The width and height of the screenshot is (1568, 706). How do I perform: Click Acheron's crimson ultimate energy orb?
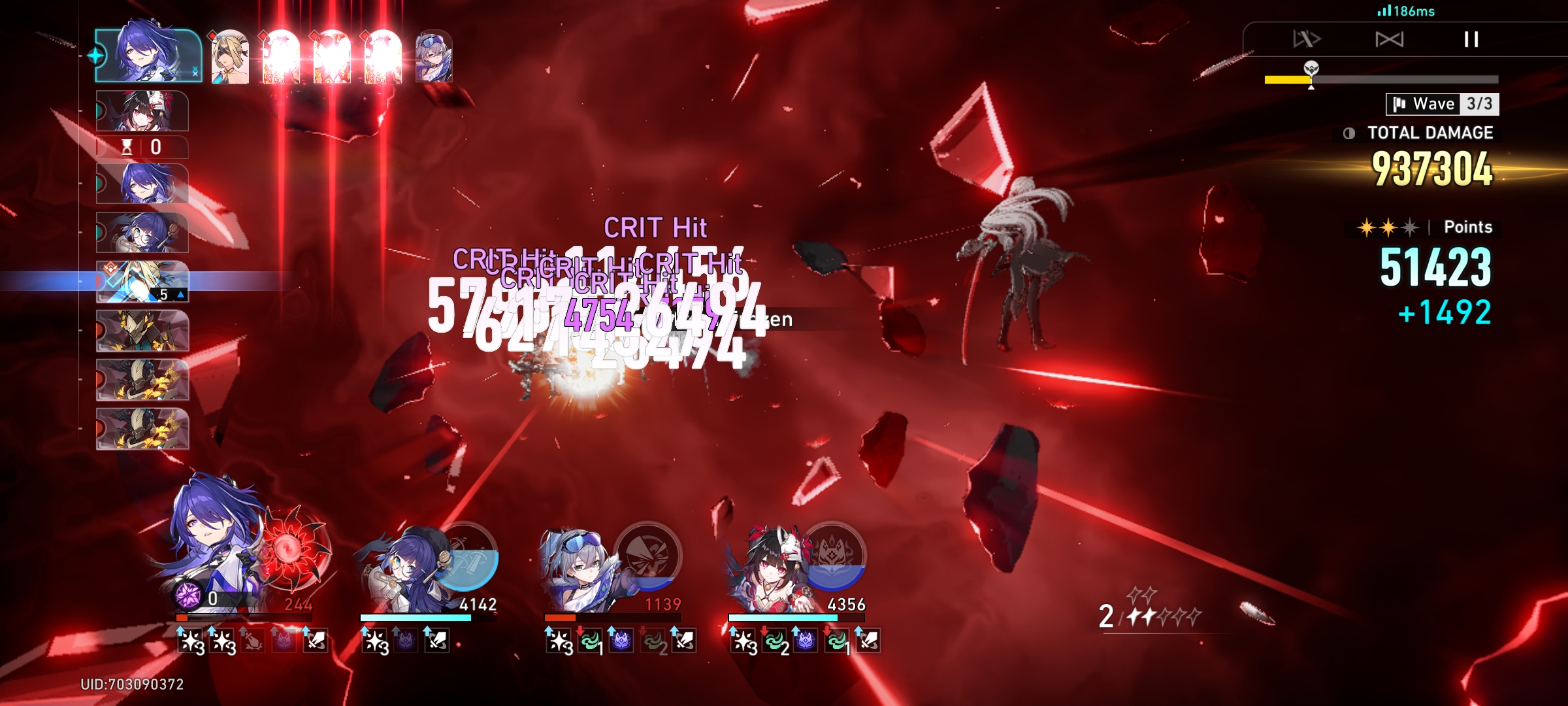coord(293,551)
